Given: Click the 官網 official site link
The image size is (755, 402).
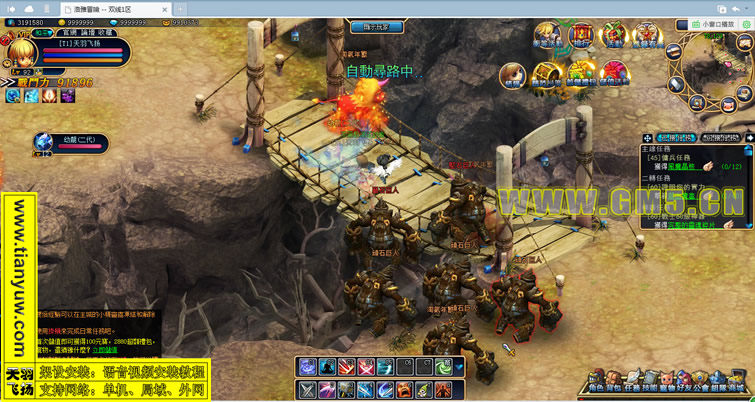Looking at the screenshot, I should pyautogui.click(x=70, y=32).
